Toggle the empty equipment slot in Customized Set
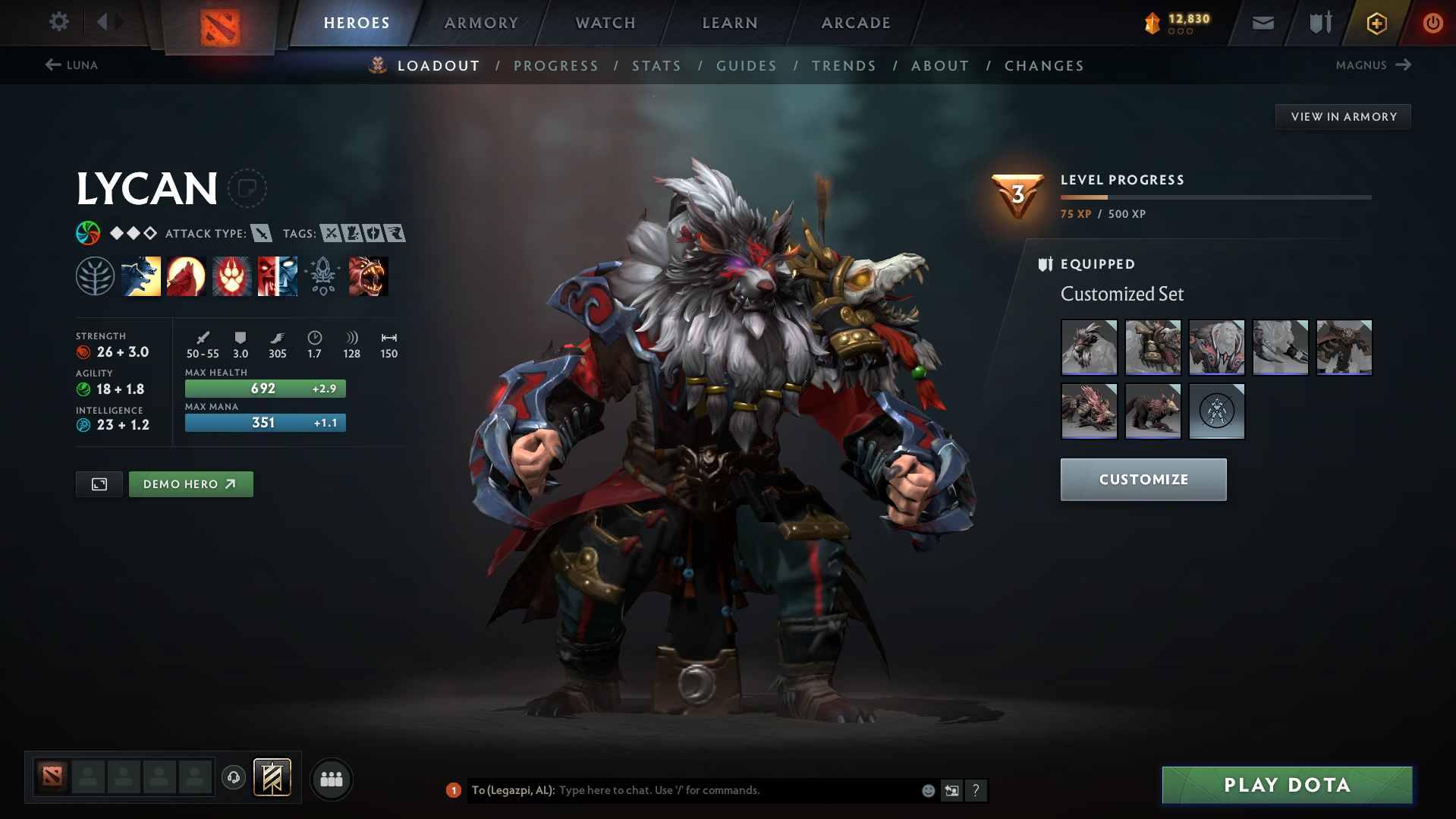The image size is (1456, 819). 1215,411
